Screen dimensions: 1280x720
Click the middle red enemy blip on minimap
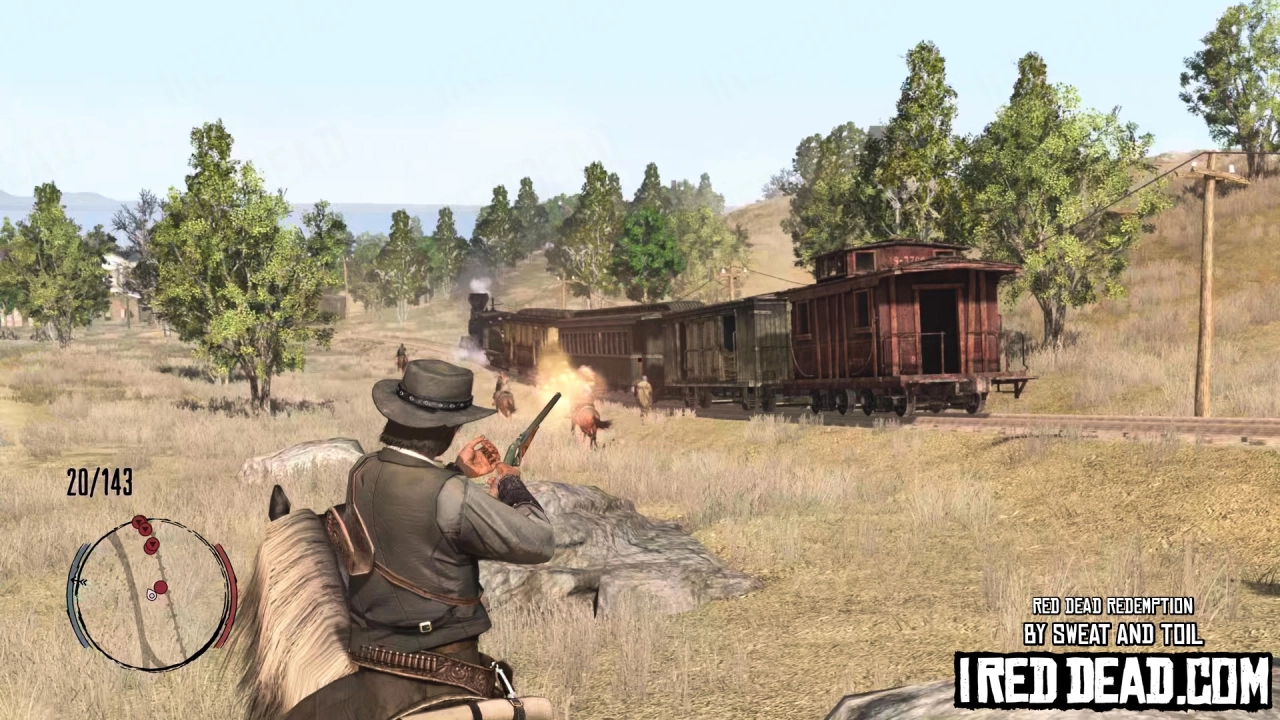(x=145, y=529)
